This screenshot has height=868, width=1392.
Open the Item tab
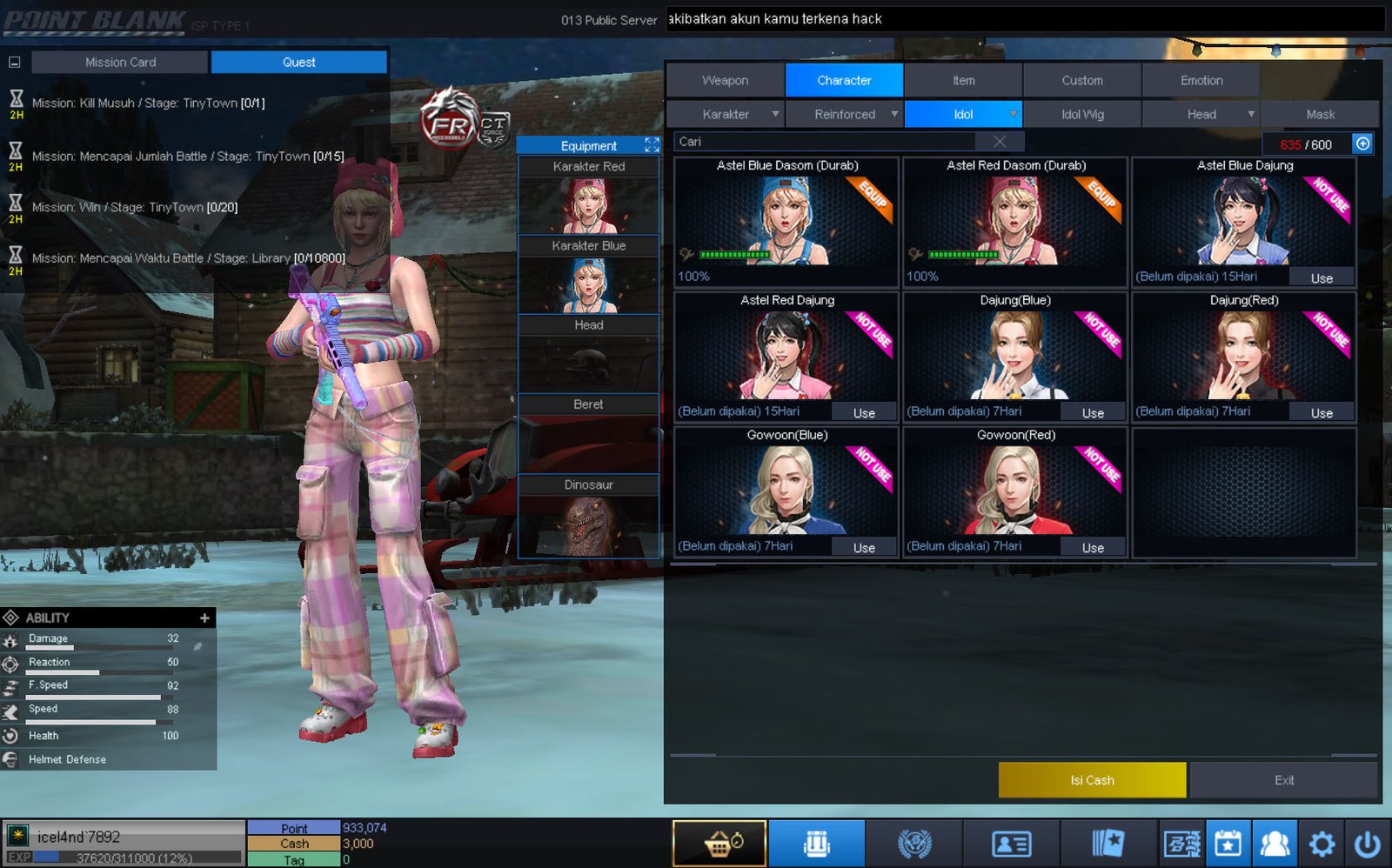coord(963,80)
